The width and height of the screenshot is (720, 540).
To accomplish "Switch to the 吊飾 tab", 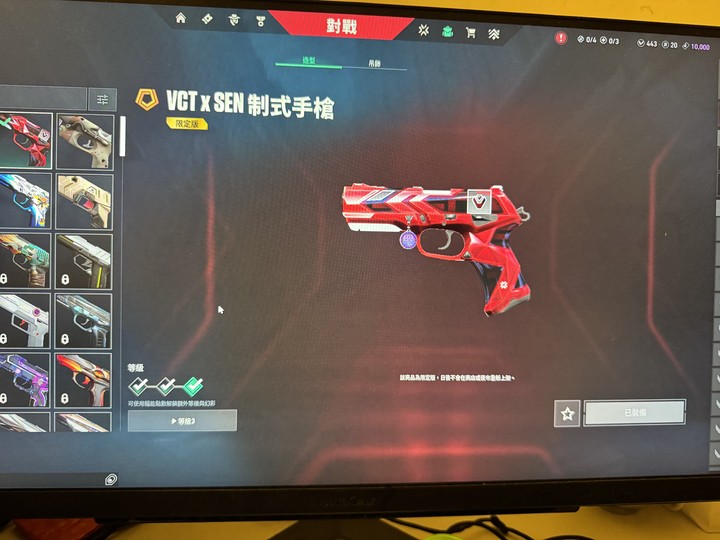I will 373,62.
